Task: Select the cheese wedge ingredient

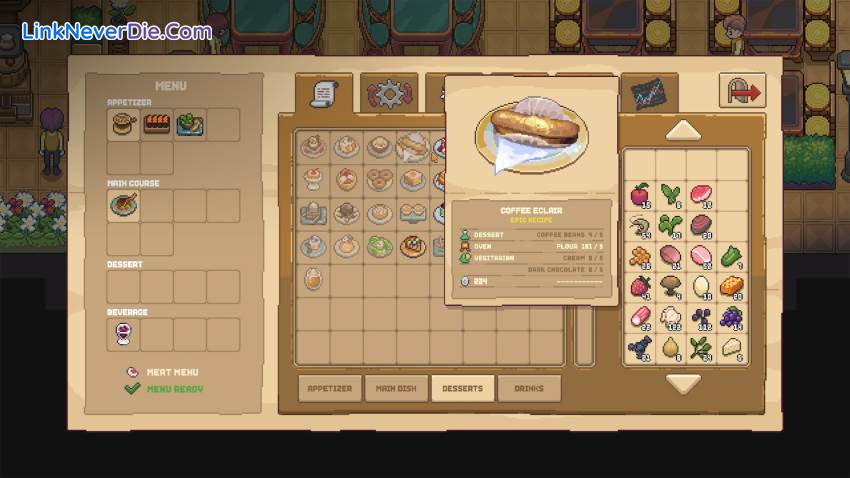Action: coord(731,348)
